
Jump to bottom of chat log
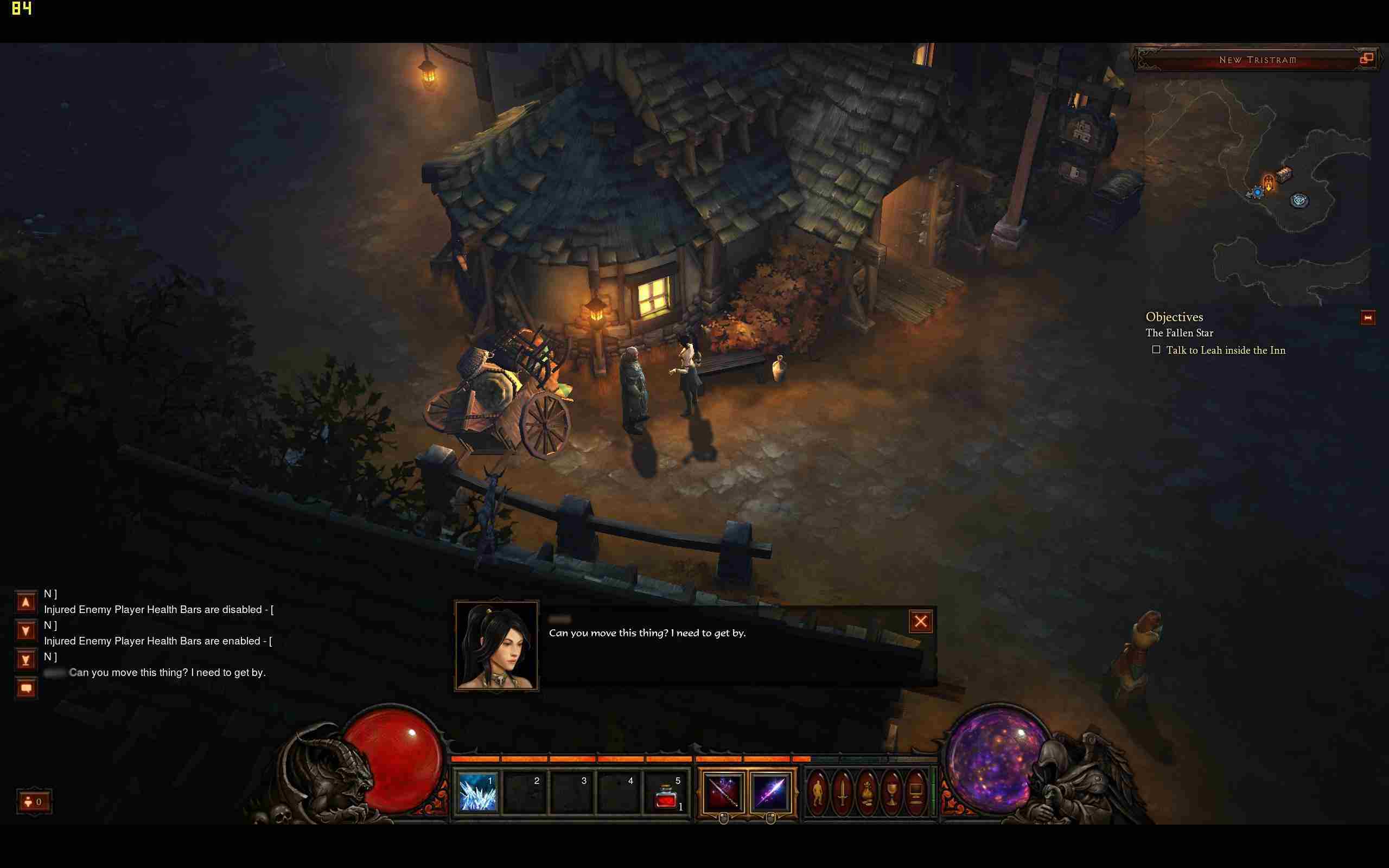[x=26, y=660]
